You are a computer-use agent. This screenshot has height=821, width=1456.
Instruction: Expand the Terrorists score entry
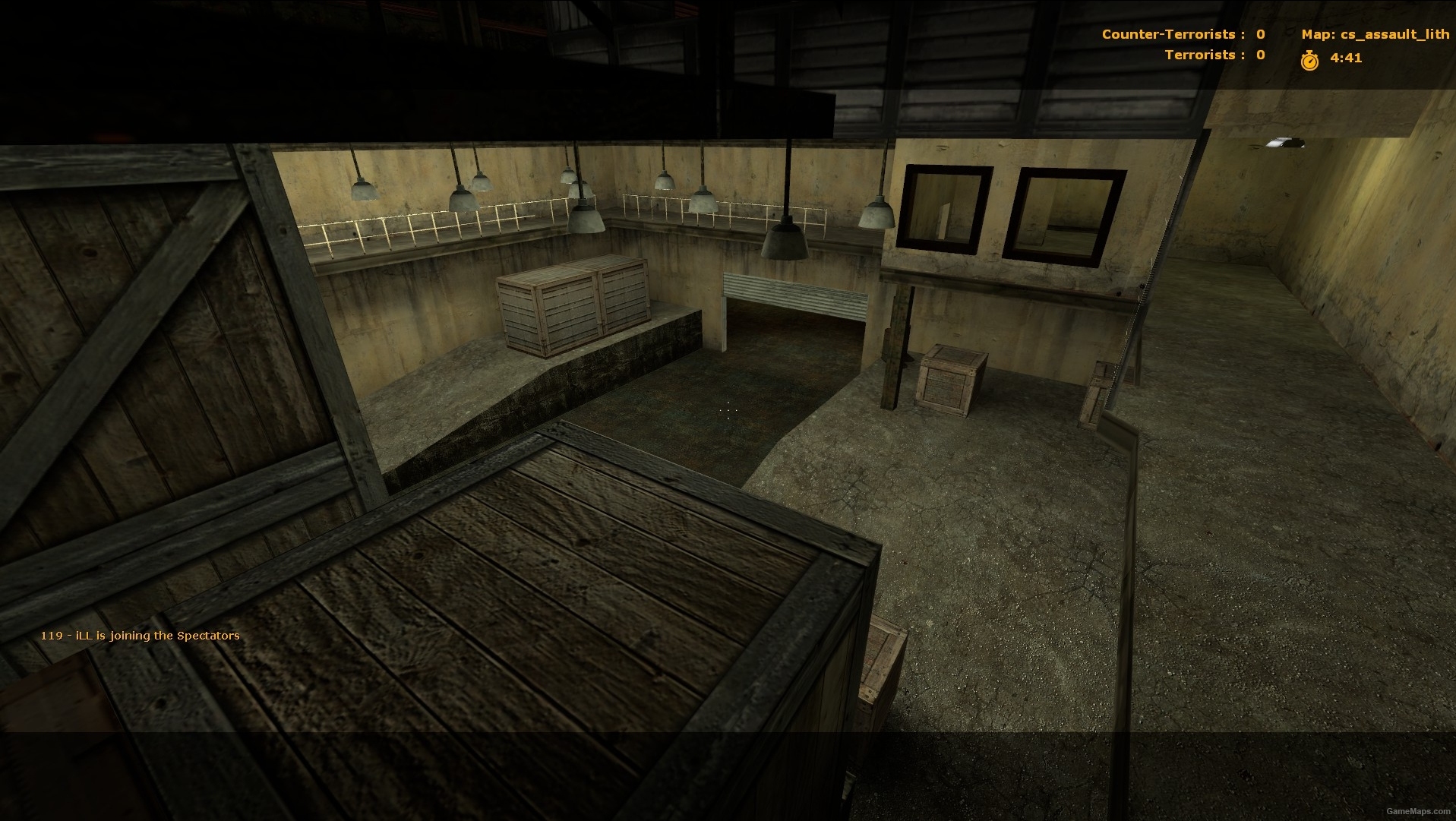coord(1259,55)
